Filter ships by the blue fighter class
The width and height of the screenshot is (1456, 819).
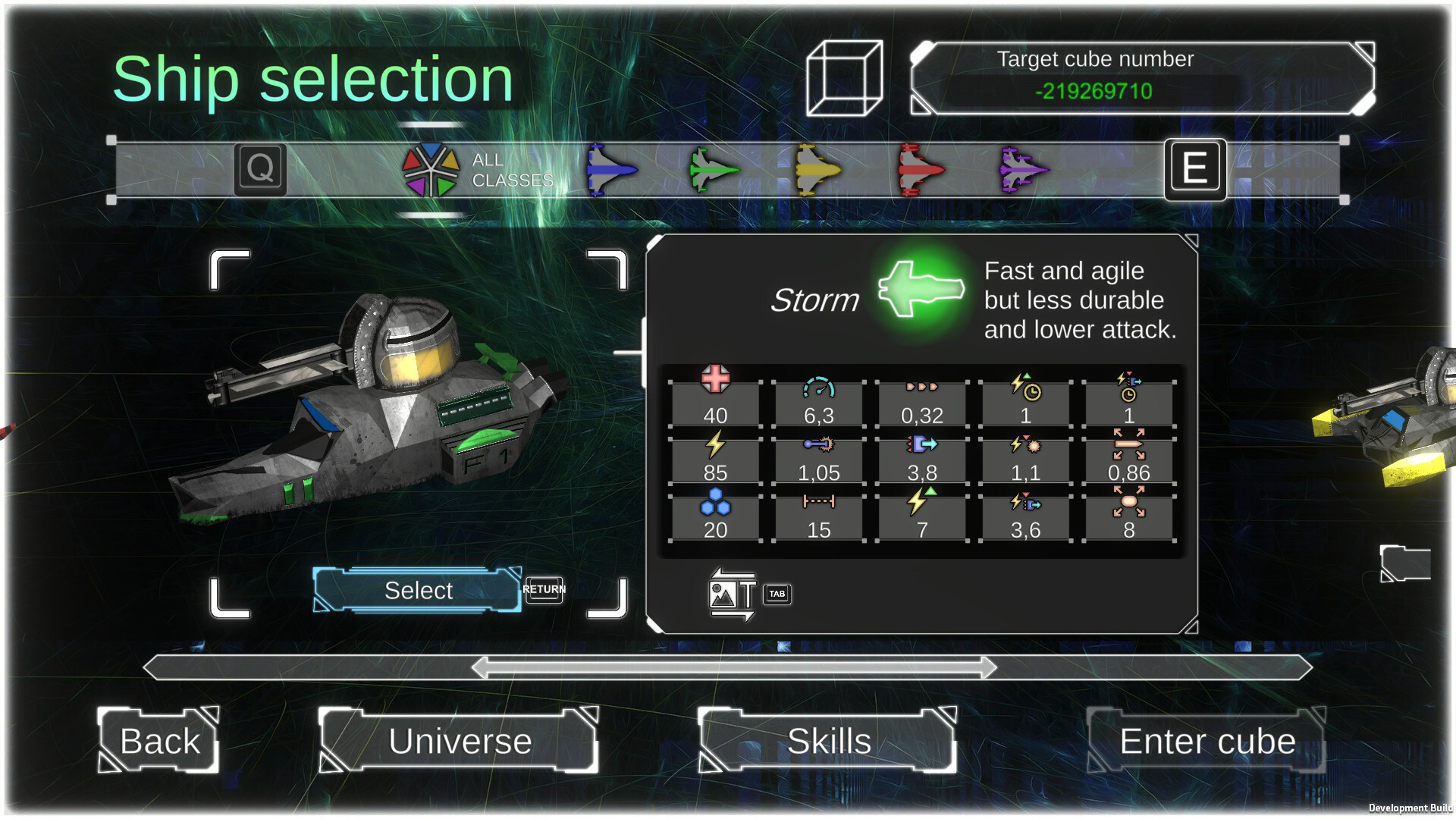coord(611,170)
